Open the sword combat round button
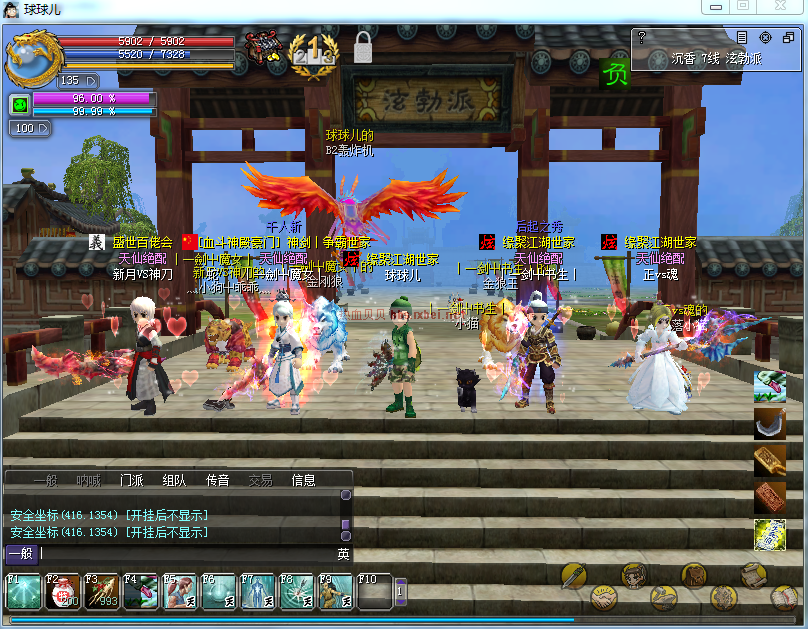This screenshot has height=629, width=808. (x=573, y=575)
